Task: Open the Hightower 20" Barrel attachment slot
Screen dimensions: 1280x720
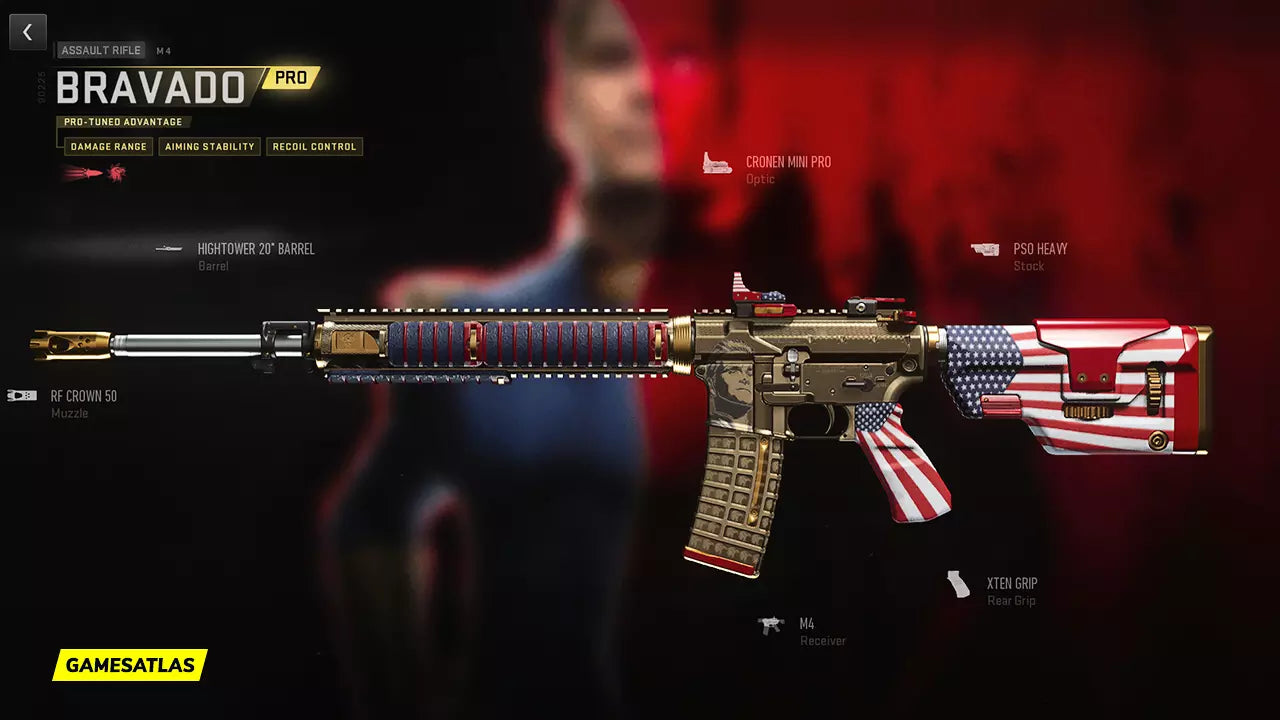Action: click(255, 249)
